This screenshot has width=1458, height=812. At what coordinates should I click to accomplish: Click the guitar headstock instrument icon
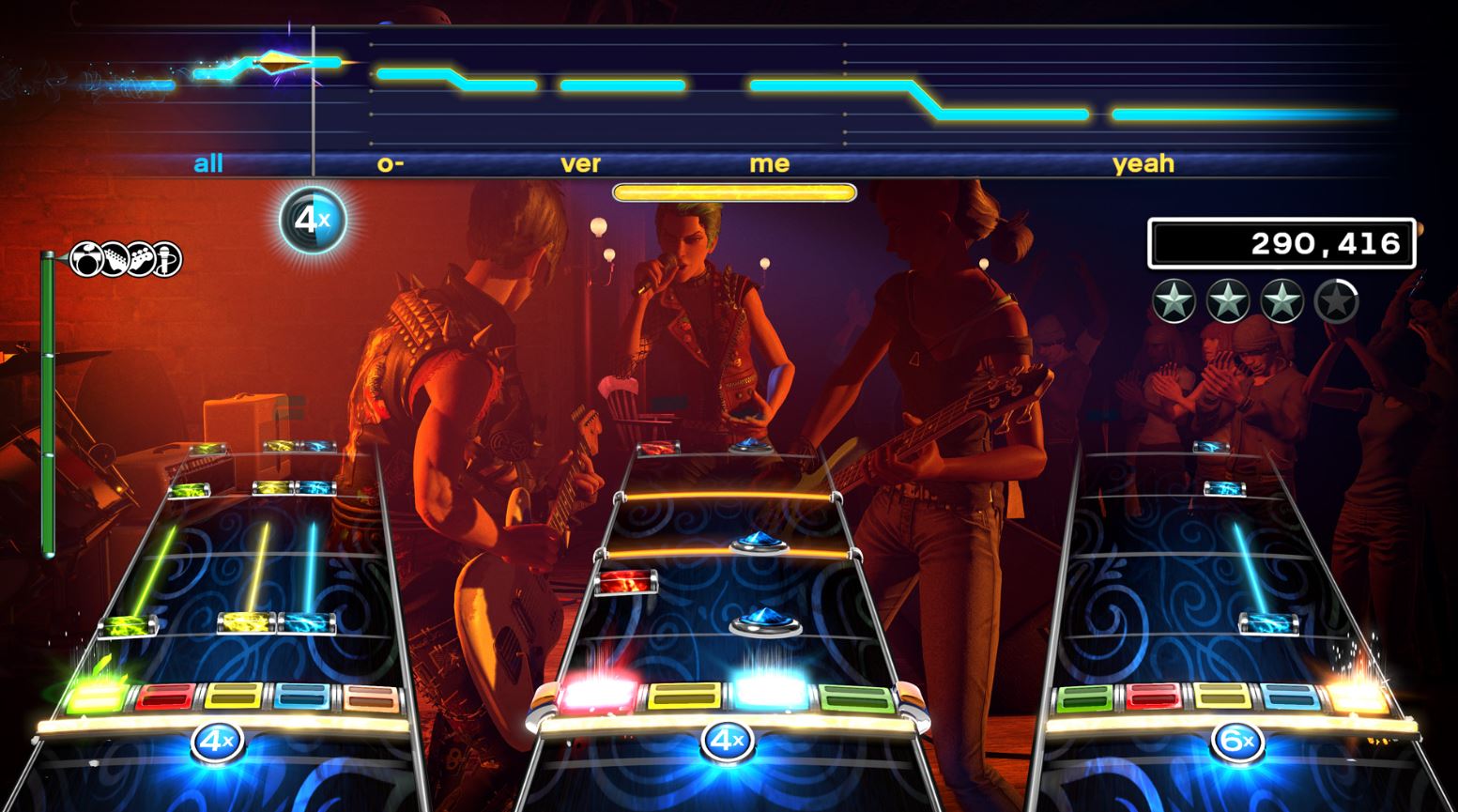click(115, 260)
